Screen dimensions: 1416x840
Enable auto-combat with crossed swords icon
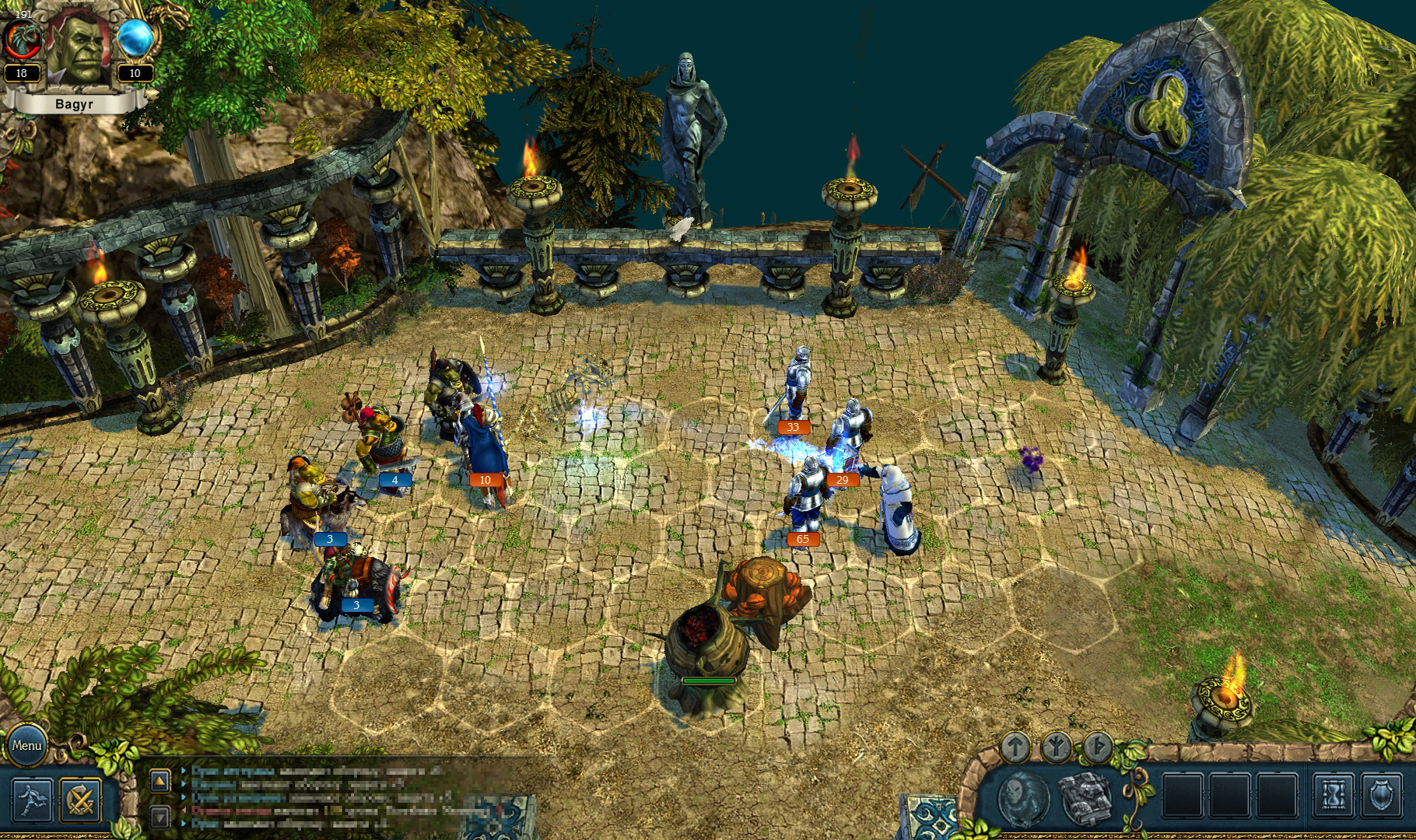(80, 798)
